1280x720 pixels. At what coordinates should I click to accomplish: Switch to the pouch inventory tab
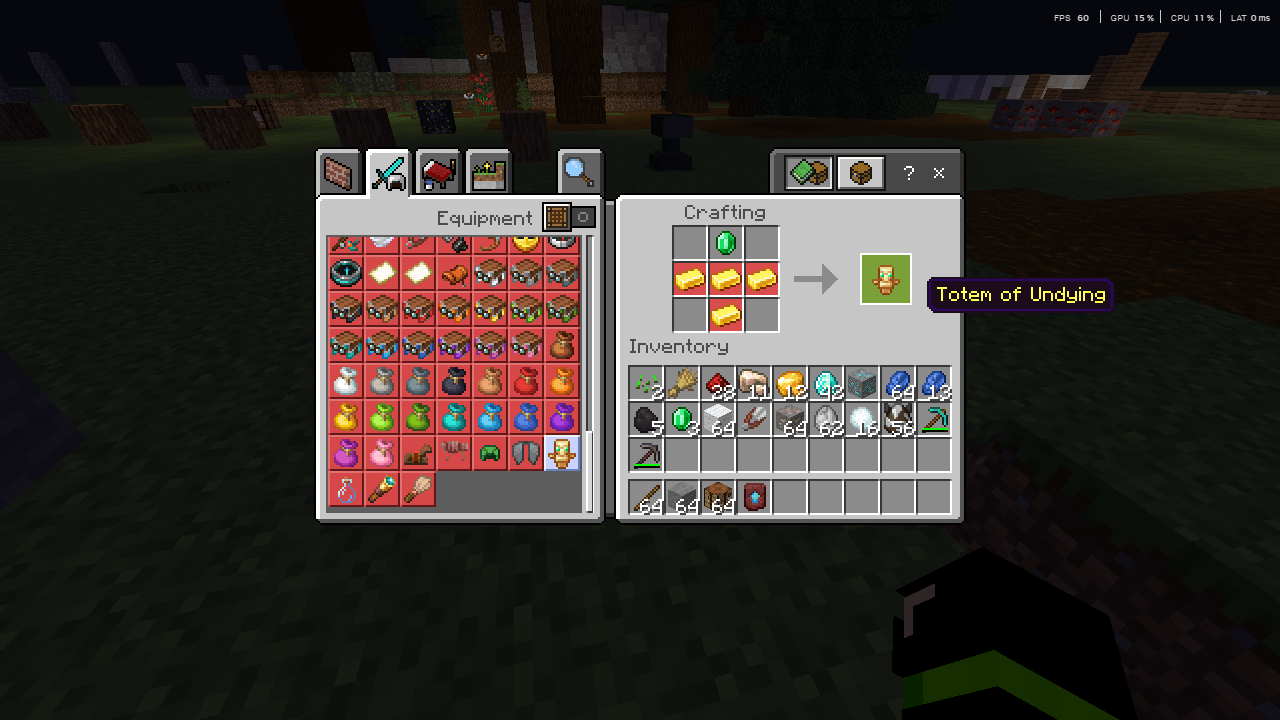[861, 171]
